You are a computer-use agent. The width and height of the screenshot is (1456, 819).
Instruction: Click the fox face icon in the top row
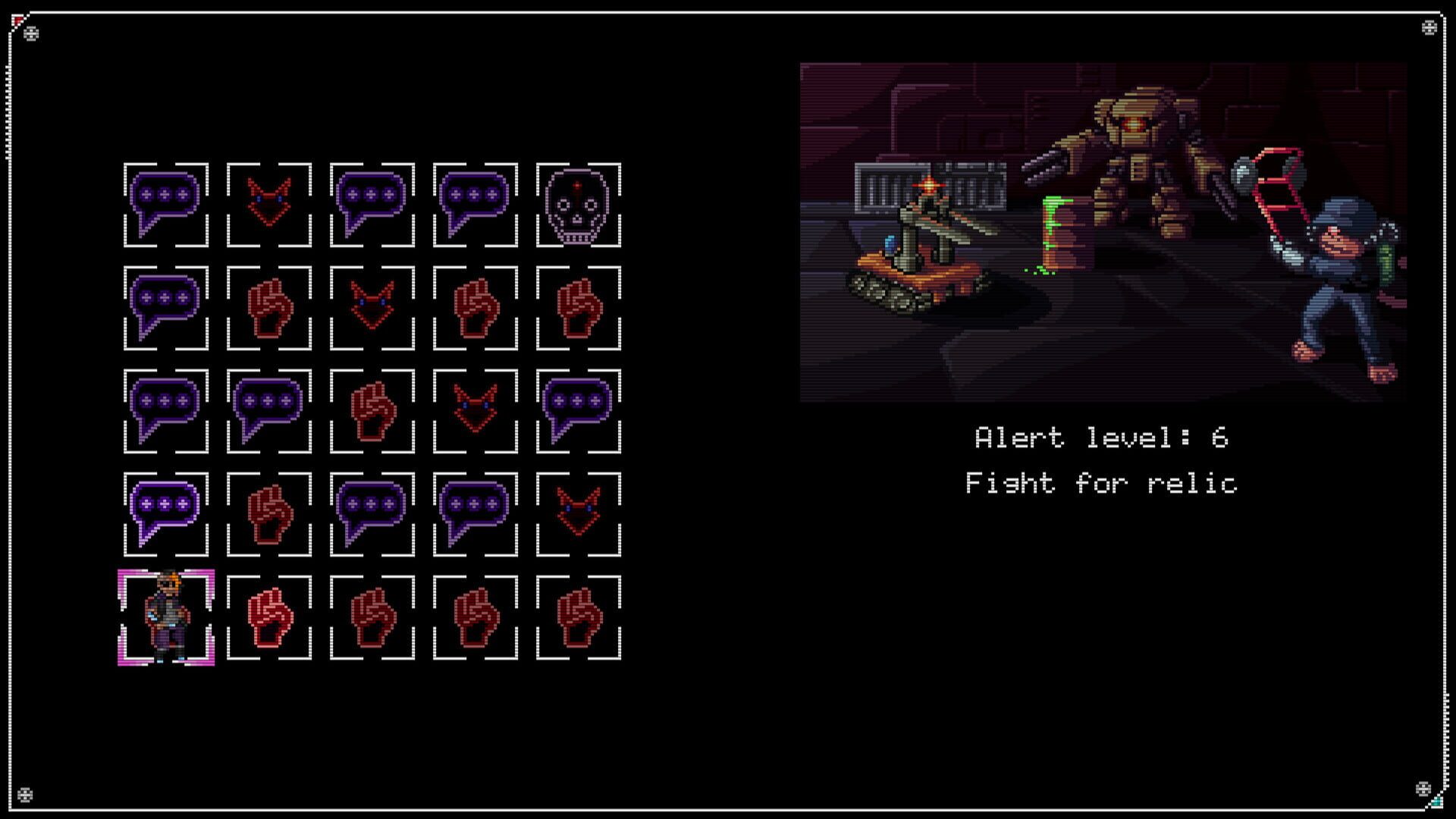pyautogui.click(x=271, y=205)
